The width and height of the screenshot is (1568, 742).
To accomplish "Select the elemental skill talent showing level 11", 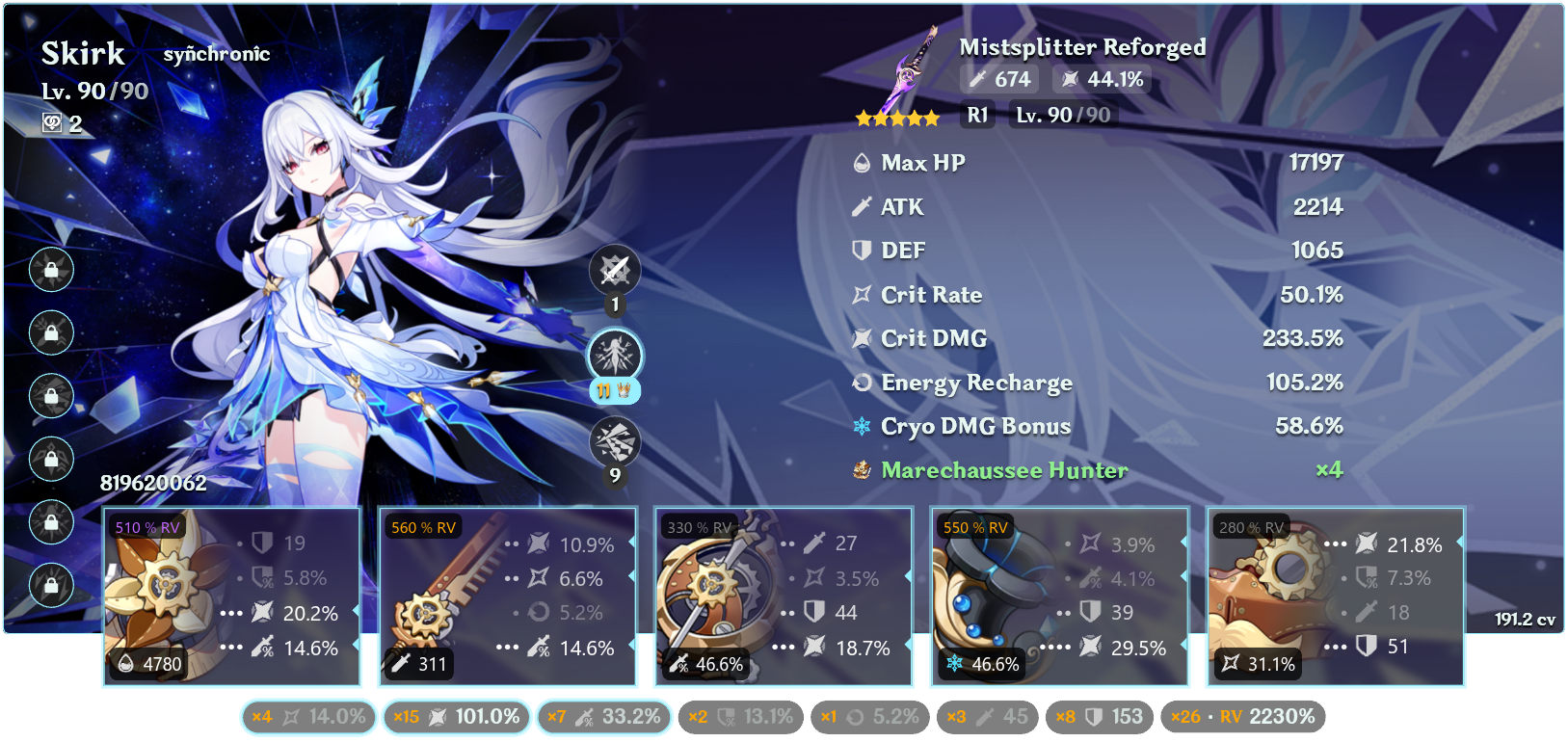I will click(x=615, y=356).
